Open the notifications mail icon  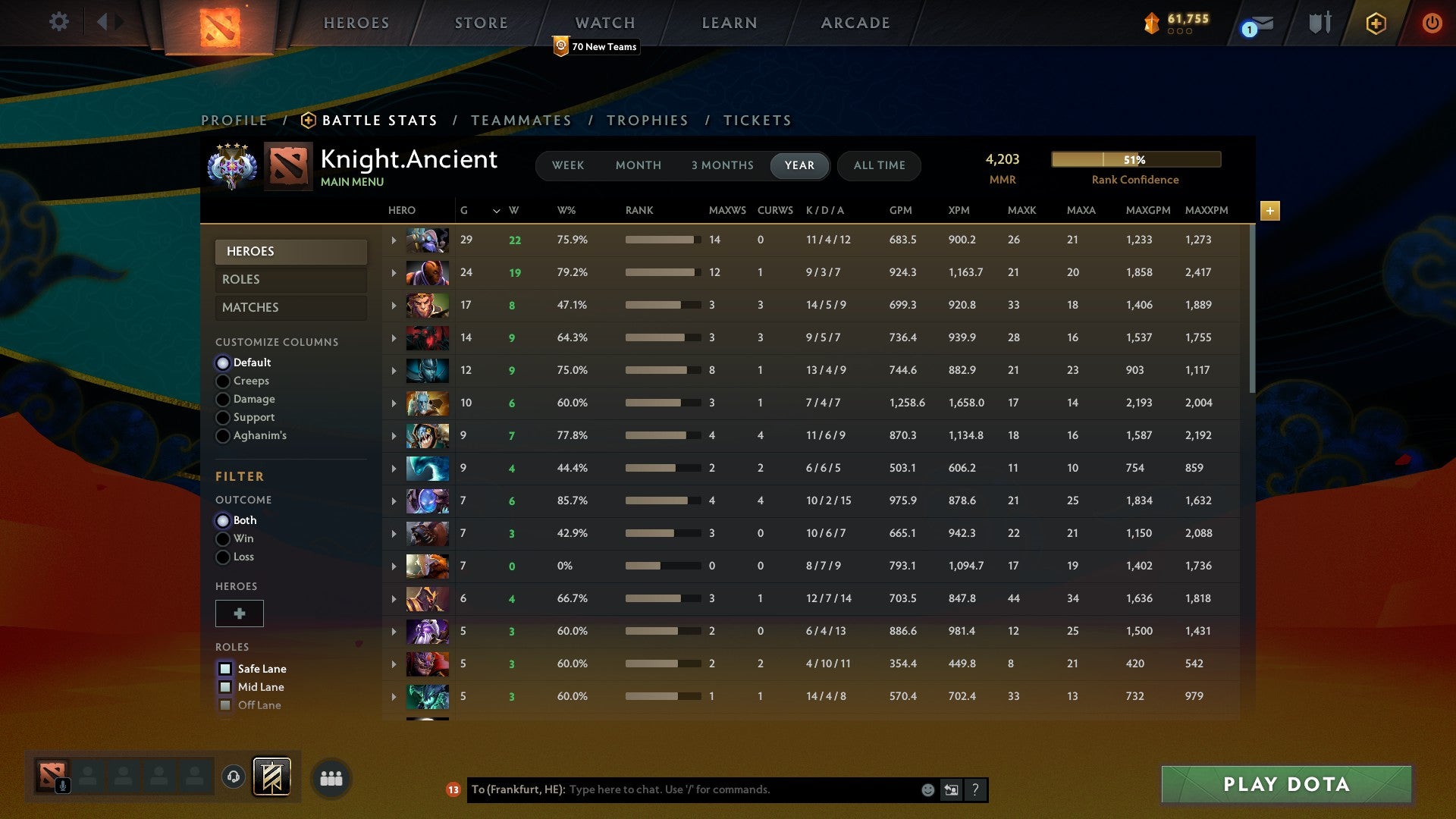click(x=1257, y=24)
